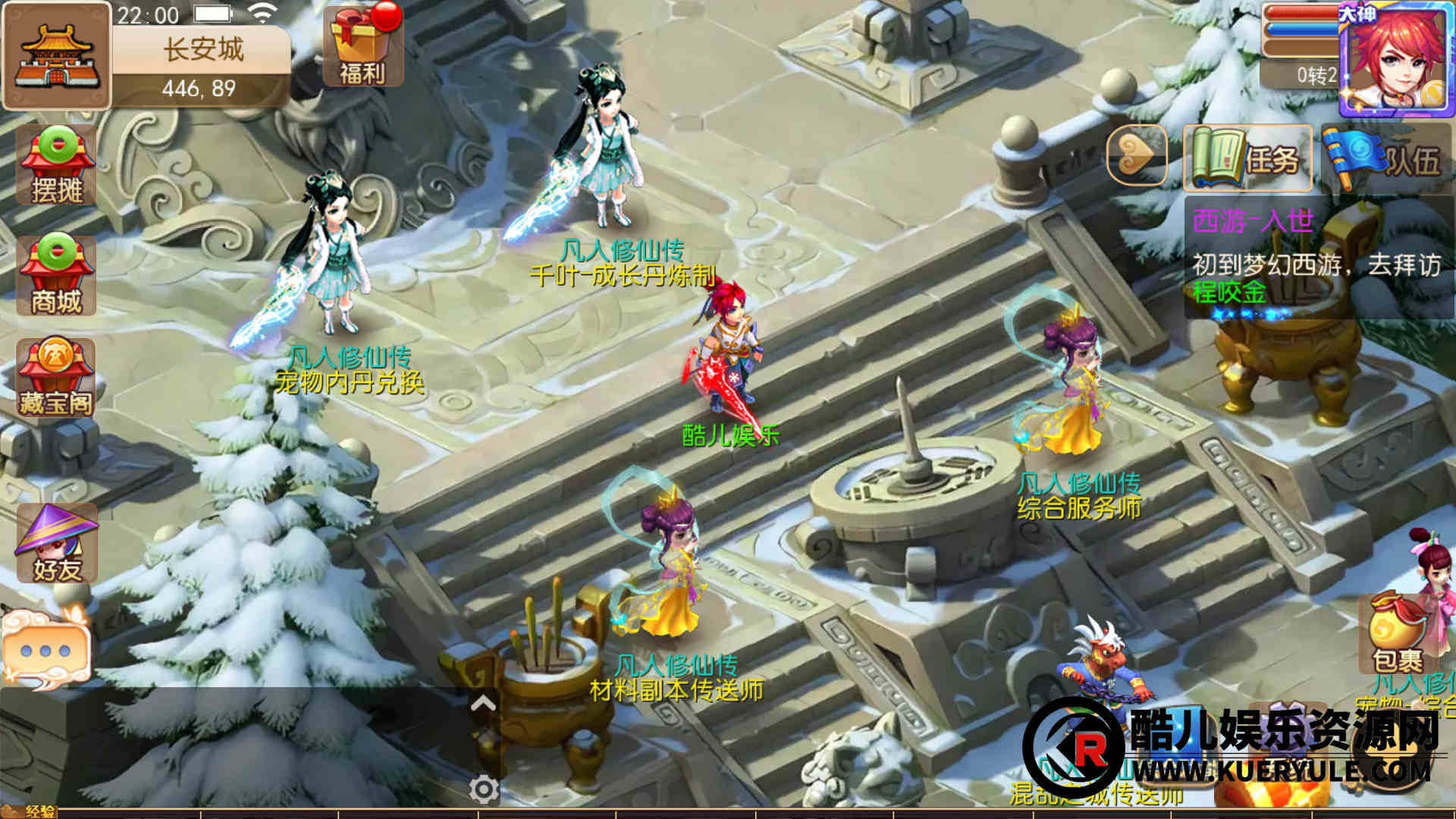Switch to the 队伍 team tab
This screenshot has height=819, width=1456.
coord(1386,158)
